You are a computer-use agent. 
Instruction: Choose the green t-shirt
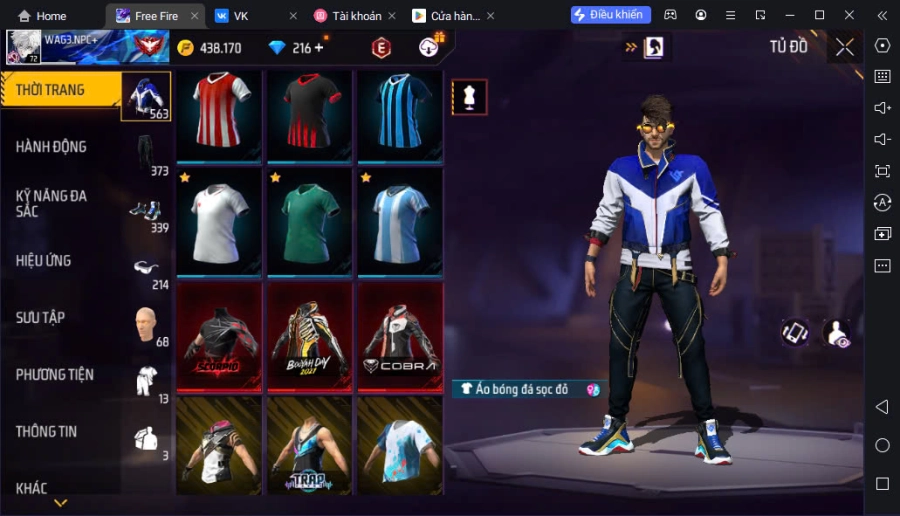310,221
